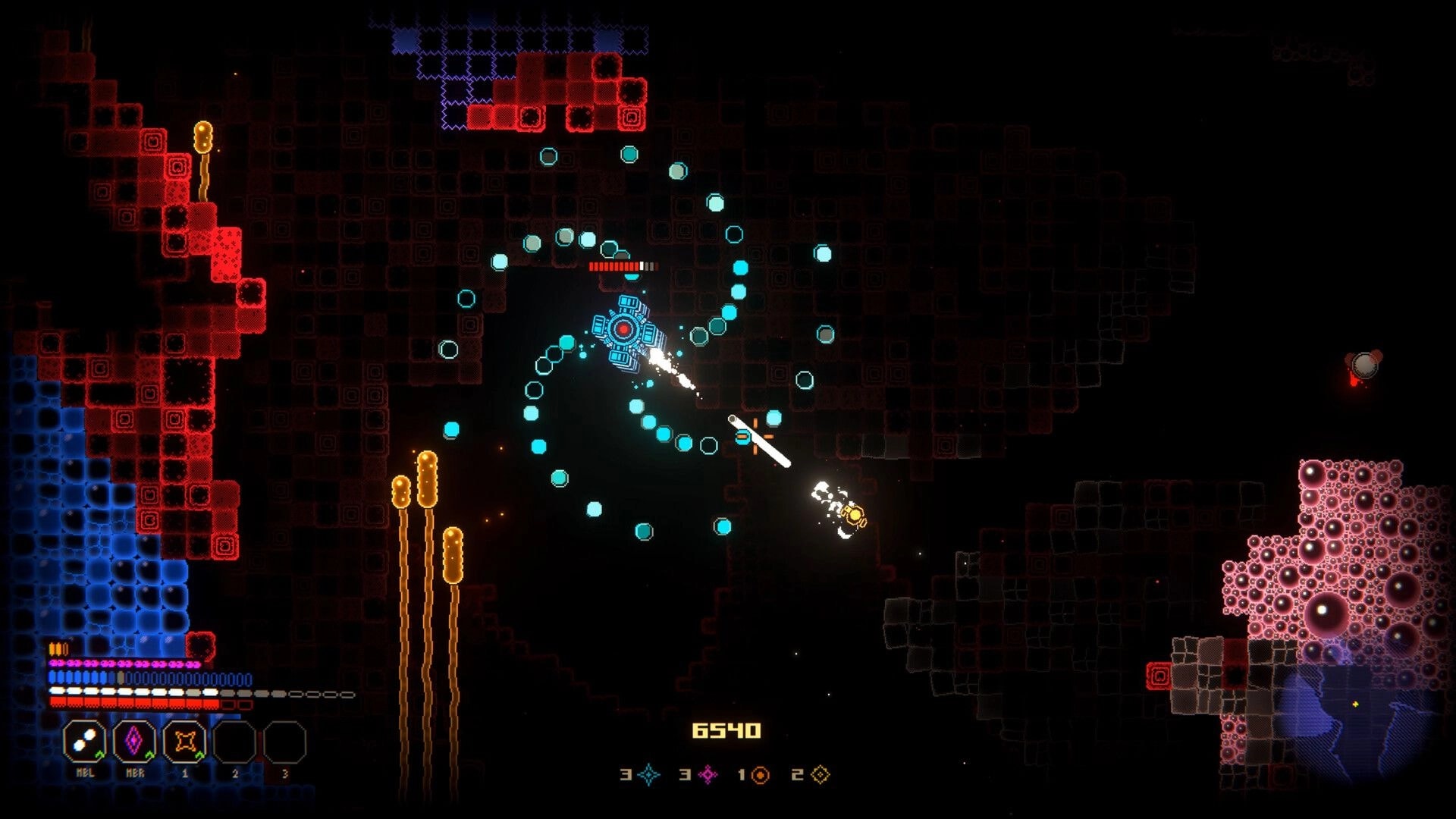Toggle the green upgrade arrow on slot 1

click(x=200, y=755)
